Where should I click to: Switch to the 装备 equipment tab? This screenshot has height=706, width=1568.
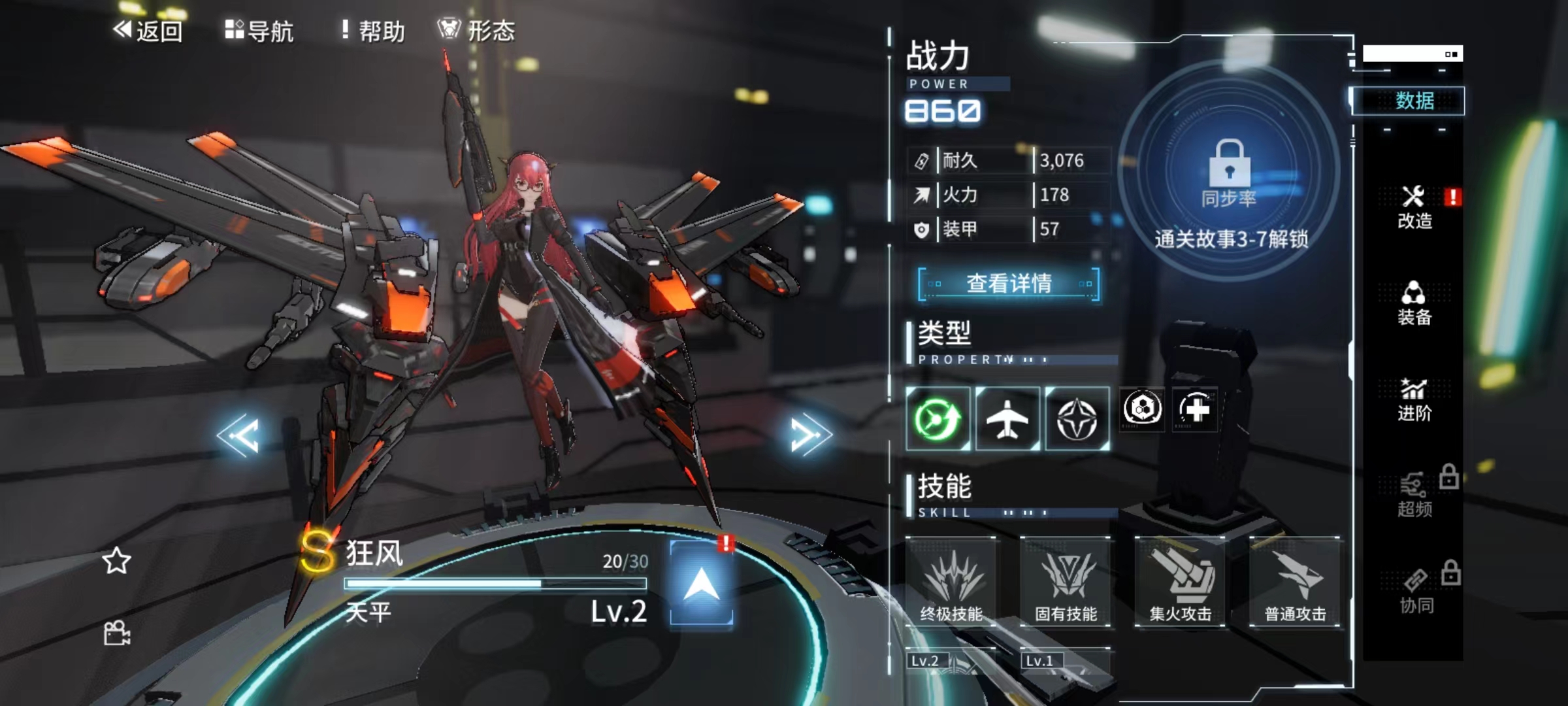(x=1414, y=303)
